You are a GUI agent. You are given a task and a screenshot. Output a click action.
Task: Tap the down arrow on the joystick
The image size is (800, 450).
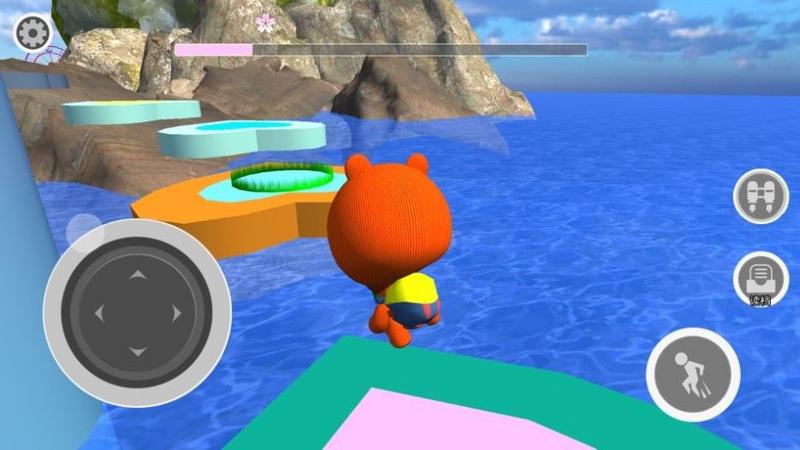pos(138,352)
